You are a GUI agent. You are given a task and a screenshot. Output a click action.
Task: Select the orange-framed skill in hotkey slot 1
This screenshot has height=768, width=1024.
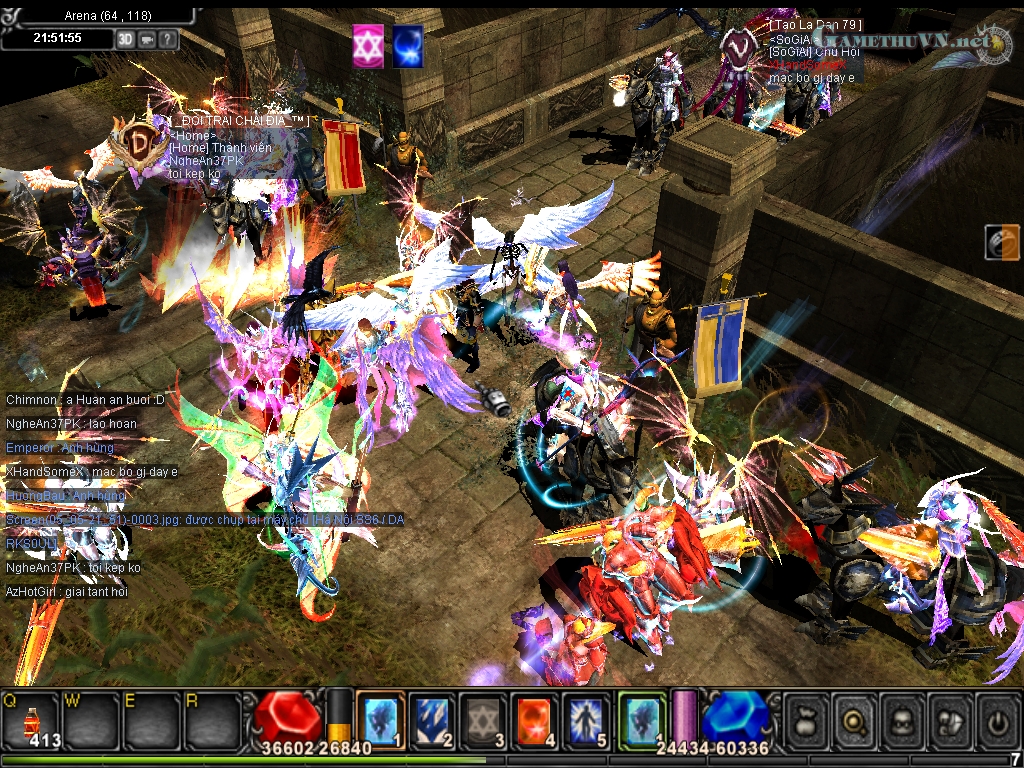381,718
